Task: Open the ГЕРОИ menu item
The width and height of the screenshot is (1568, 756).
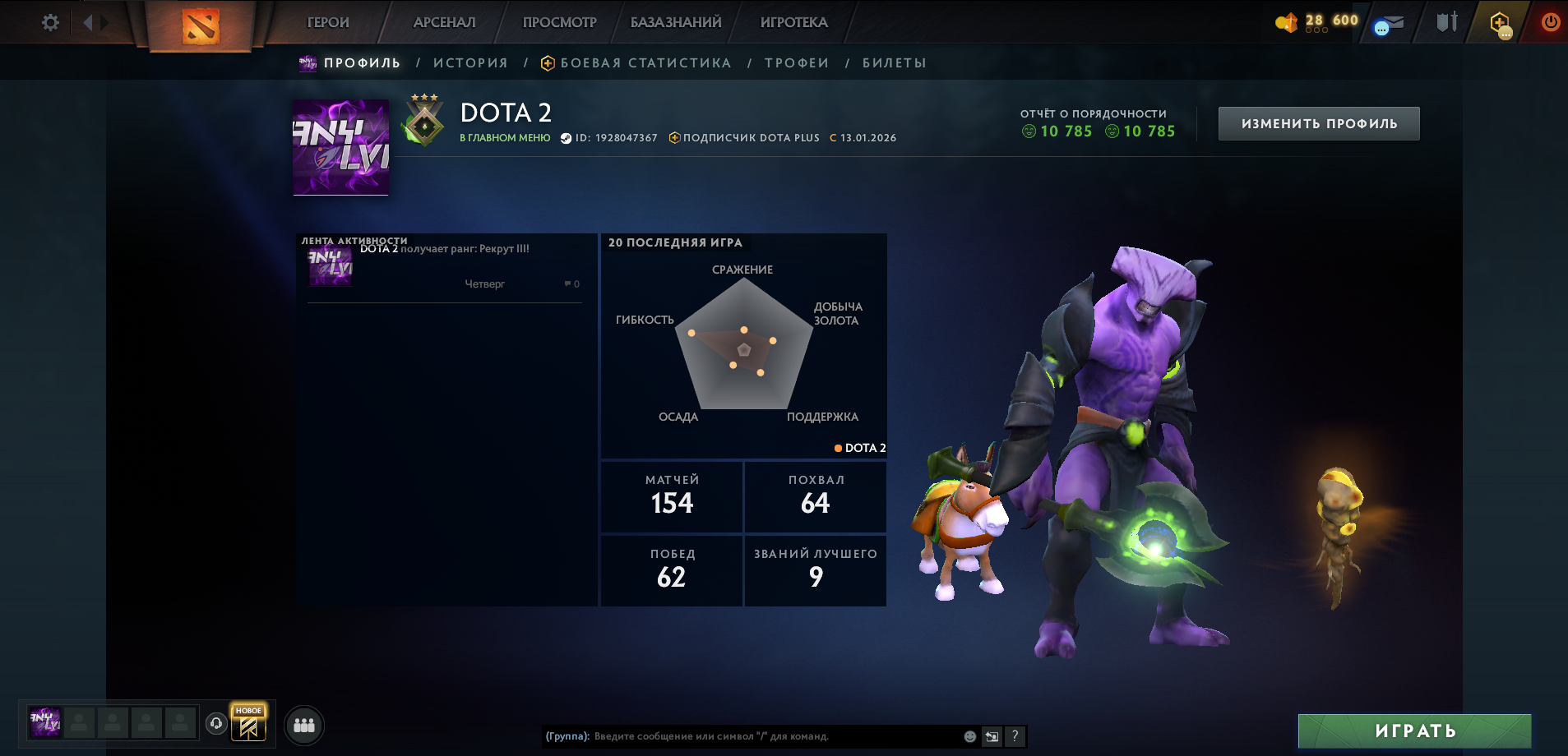Action: 326,22
